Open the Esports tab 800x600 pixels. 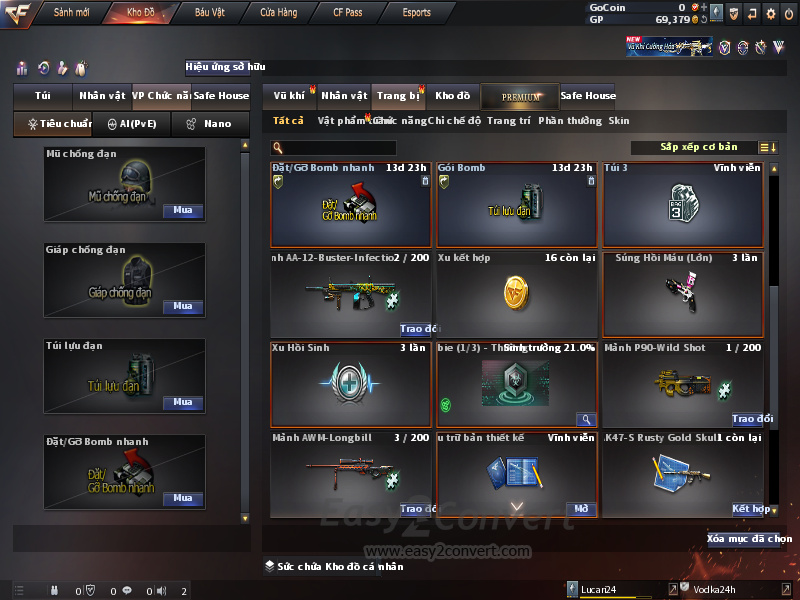(x=416, y=13)
